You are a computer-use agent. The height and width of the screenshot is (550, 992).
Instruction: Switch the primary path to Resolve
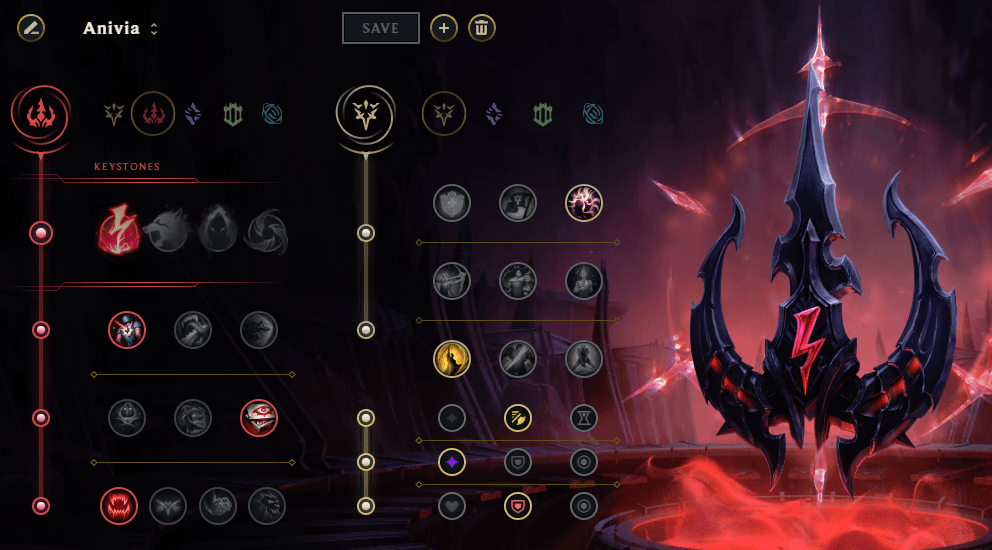click(233, 114)
